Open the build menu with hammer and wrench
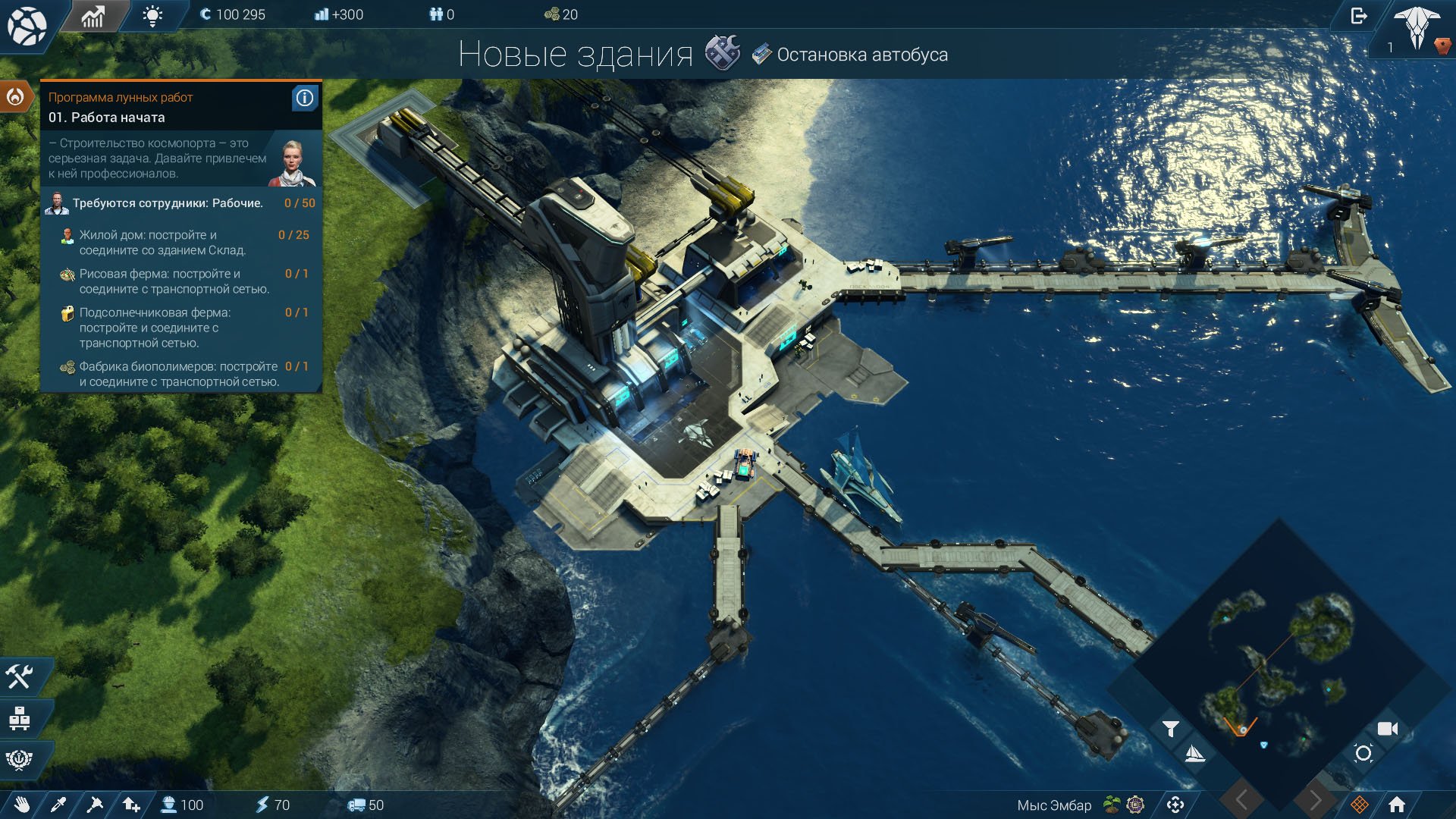 click(x=20, y=676)
